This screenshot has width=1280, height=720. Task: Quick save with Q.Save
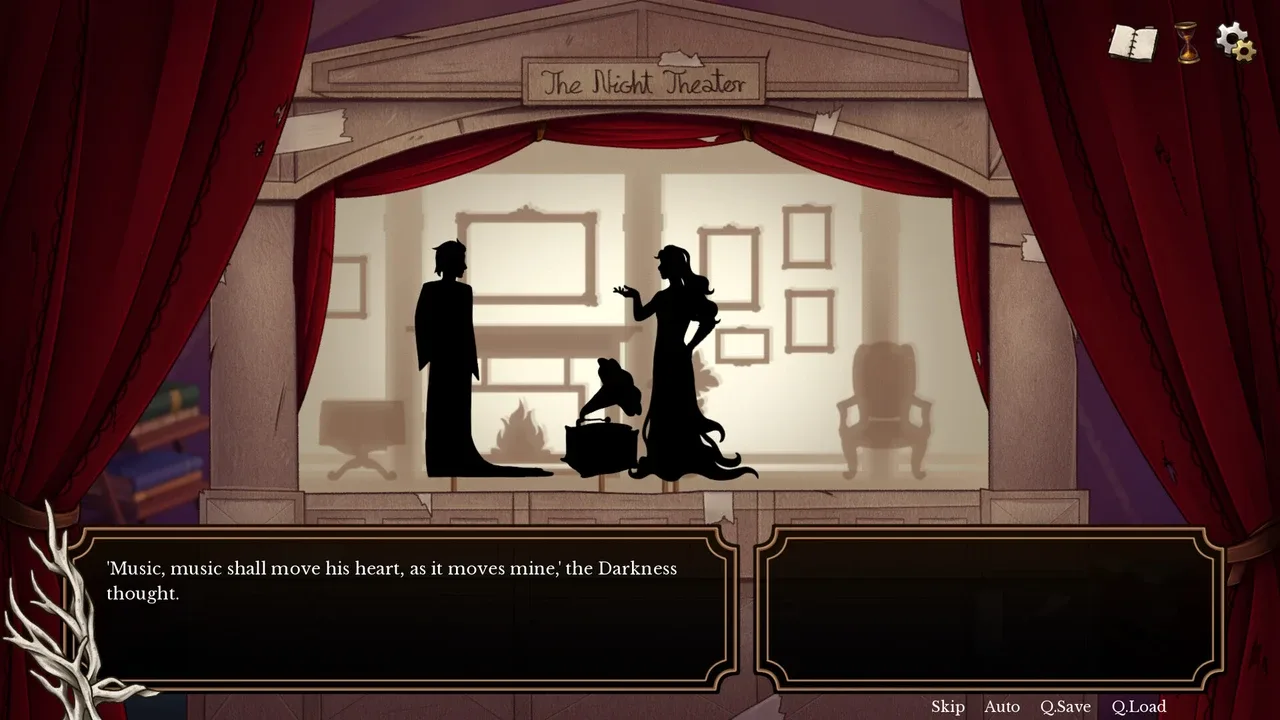pos(1065,707)
